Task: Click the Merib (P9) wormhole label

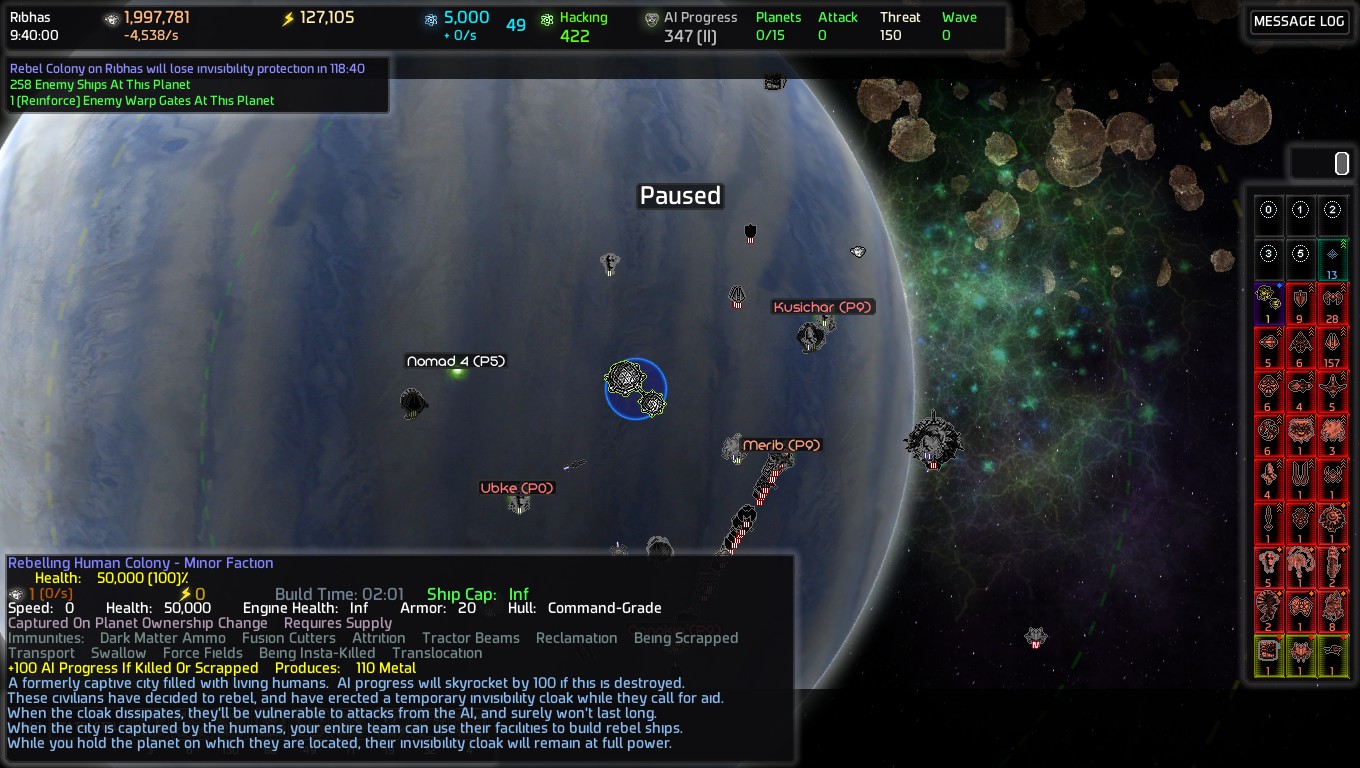Action: 781,445
